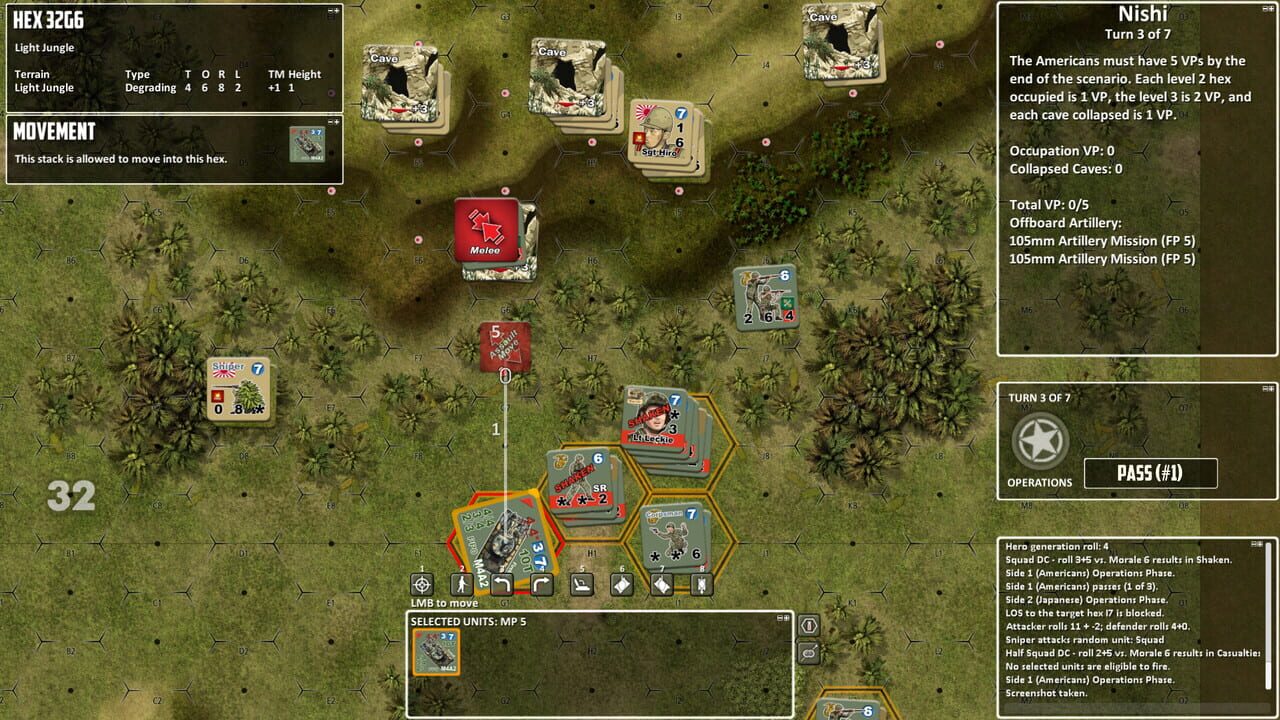This screenshot has width=1280, height=720.
Task: Select the walking-soldier movement icon
Action: (x=462, y=585)
